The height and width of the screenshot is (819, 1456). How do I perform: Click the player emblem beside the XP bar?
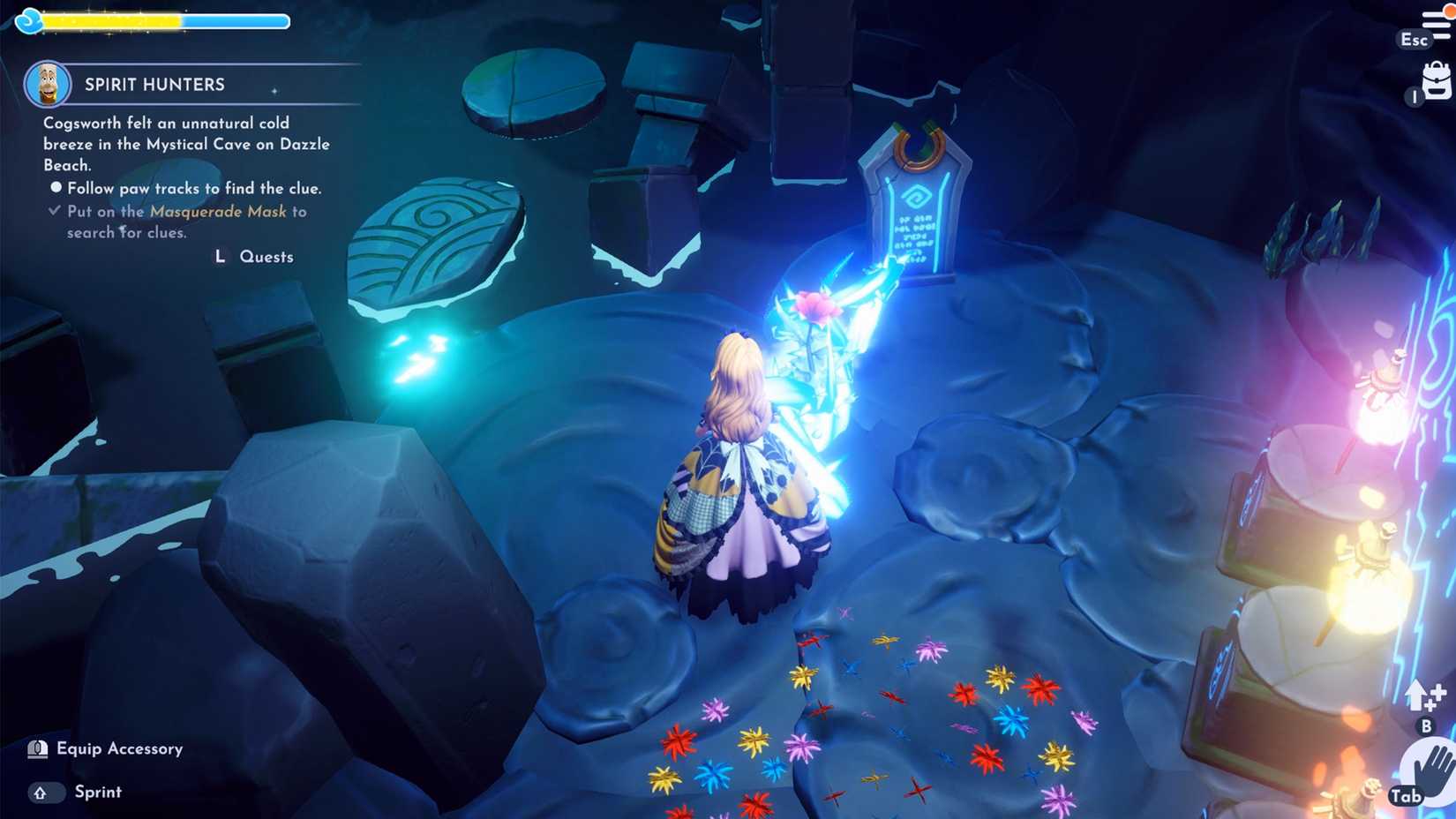(x=29, y=20)
